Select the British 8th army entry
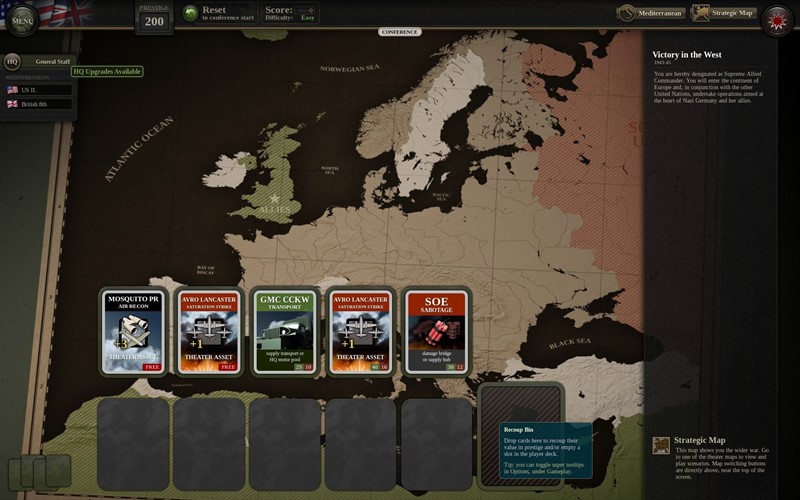 click(38, 104)
